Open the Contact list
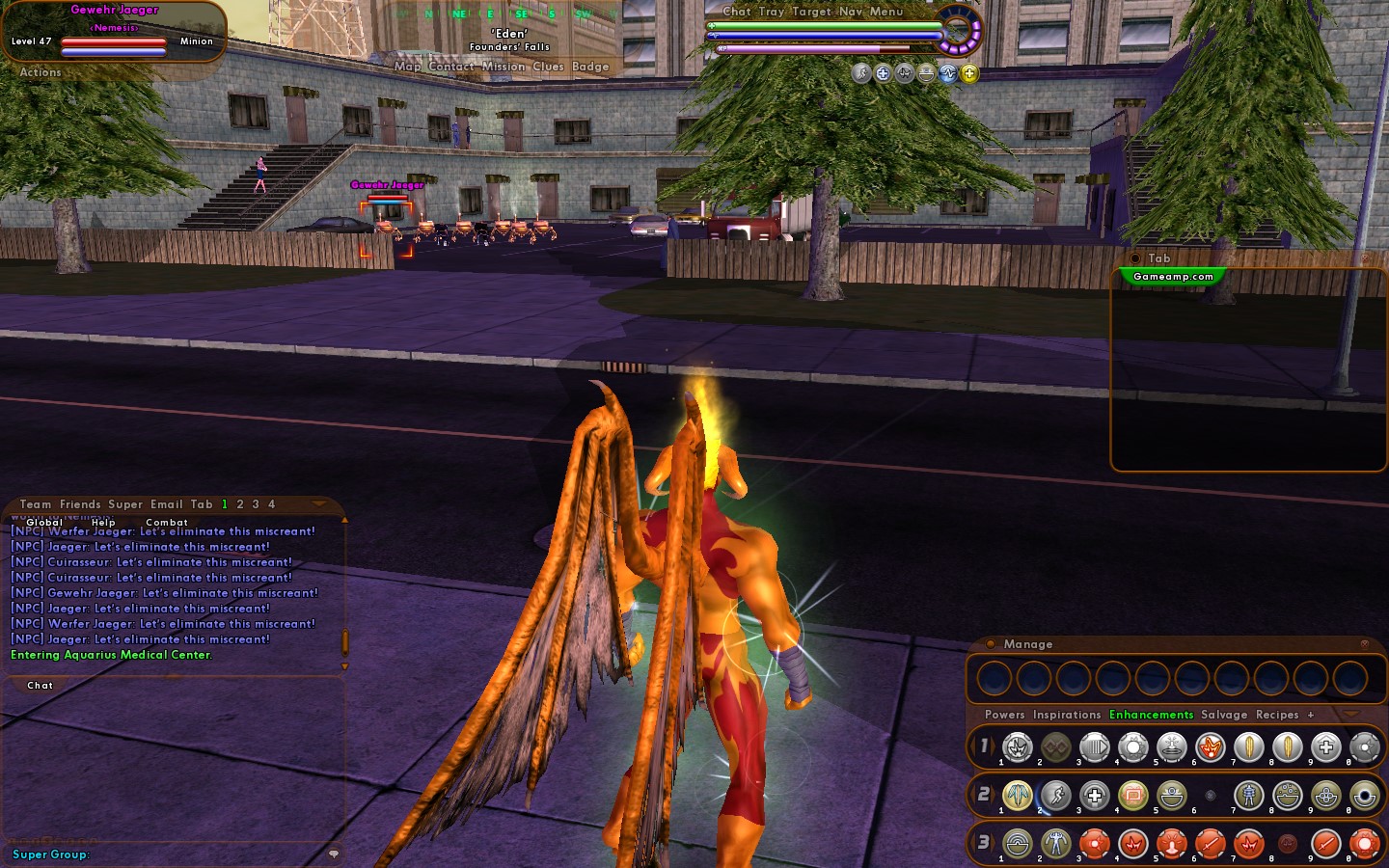This screenshot has width=1389, height=868. tap(450, 67)
